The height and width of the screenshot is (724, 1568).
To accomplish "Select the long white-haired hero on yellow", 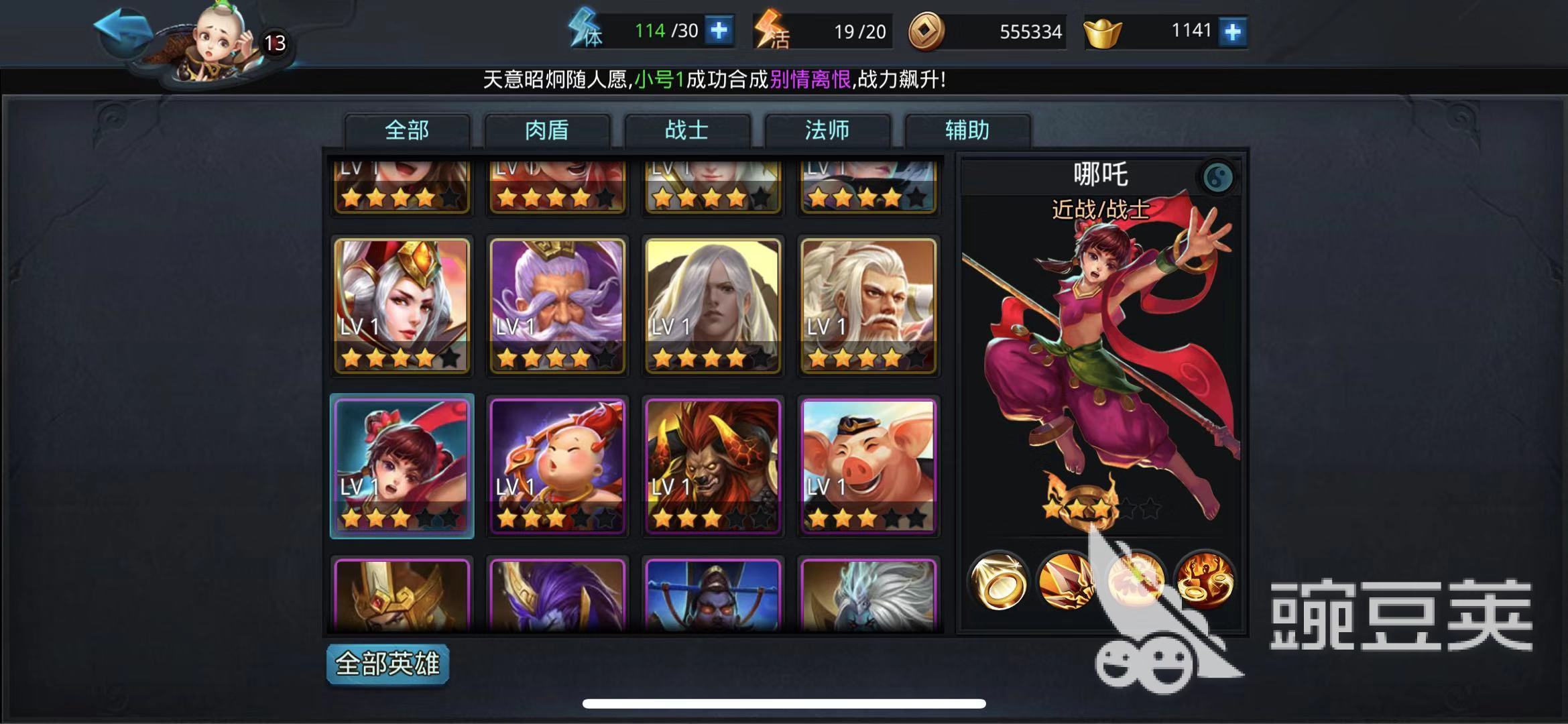I will [x=713, y=306].
